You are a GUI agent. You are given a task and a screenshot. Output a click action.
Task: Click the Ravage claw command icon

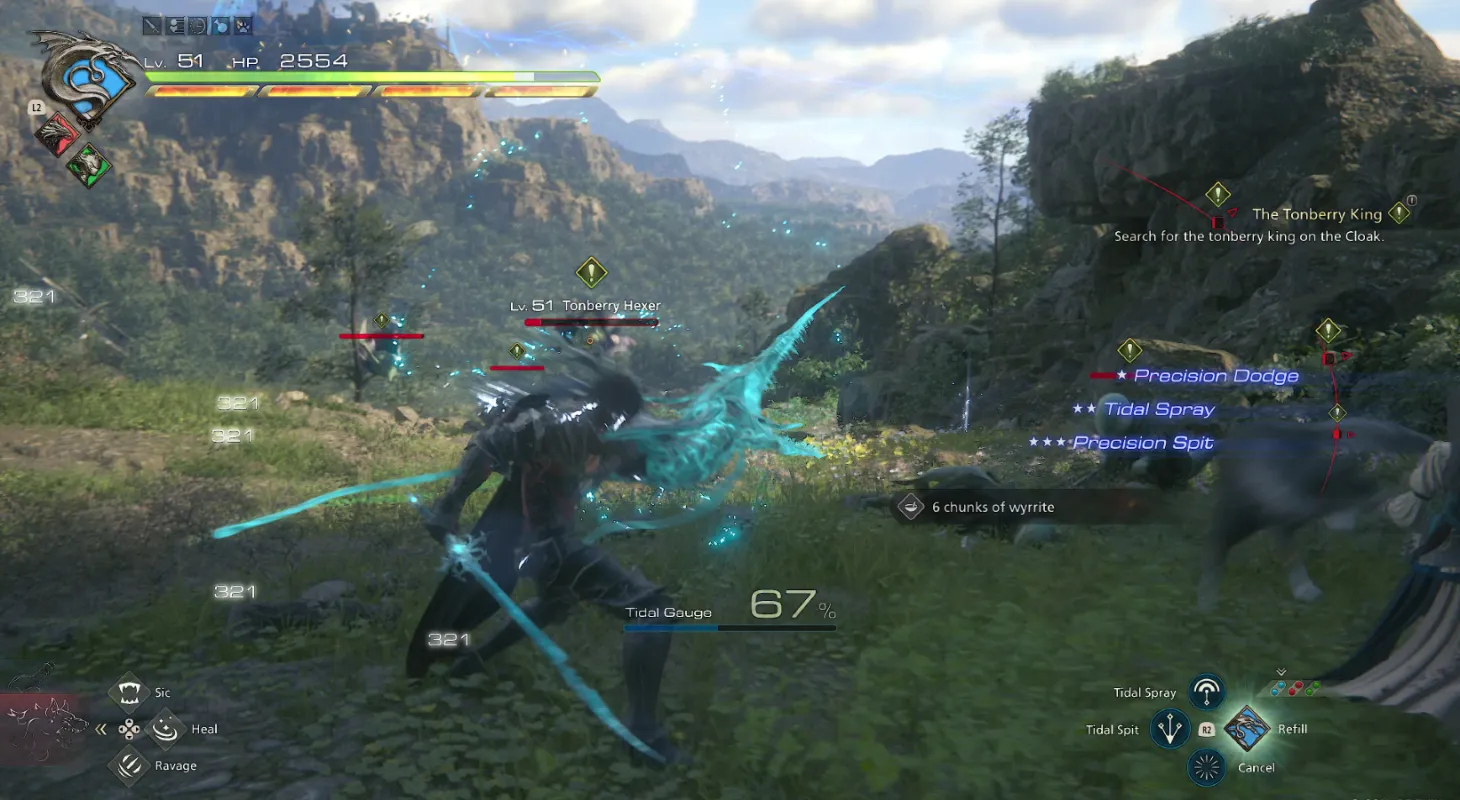(127, 764)
